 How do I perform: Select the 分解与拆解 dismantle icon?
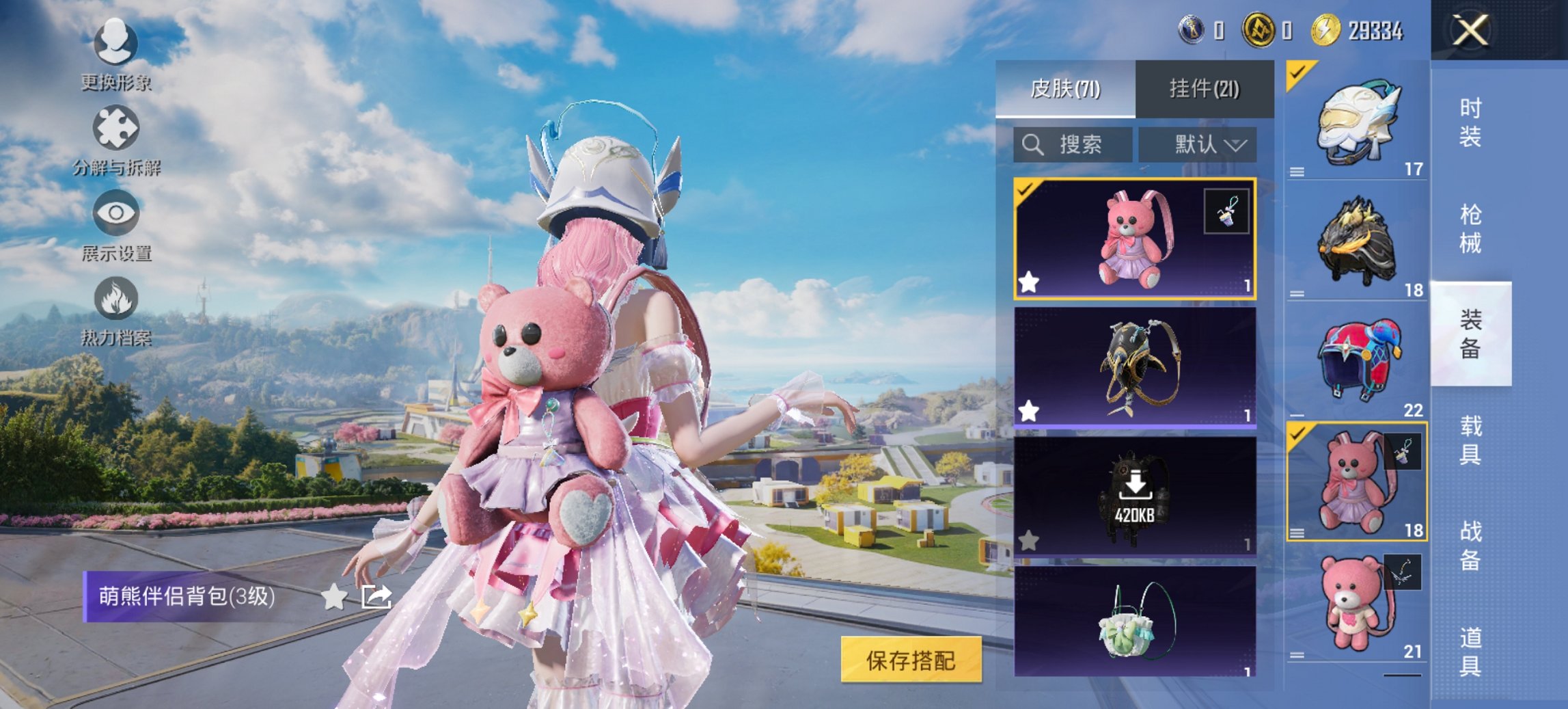(118, 126)
